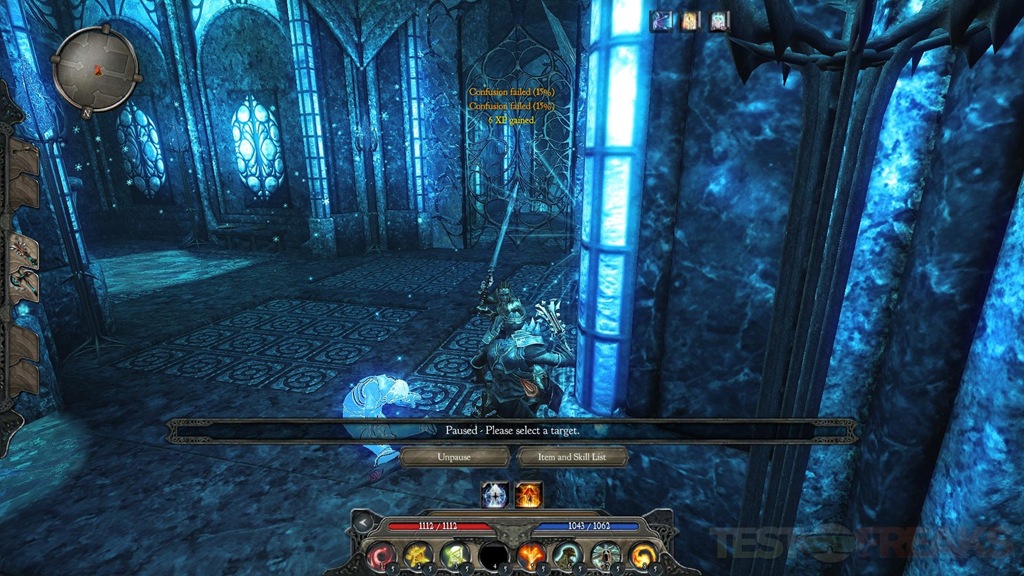Choose the fiery orange icon above the hotbar
This screenshot has width=1024, height=576.
tap(529, 494)
